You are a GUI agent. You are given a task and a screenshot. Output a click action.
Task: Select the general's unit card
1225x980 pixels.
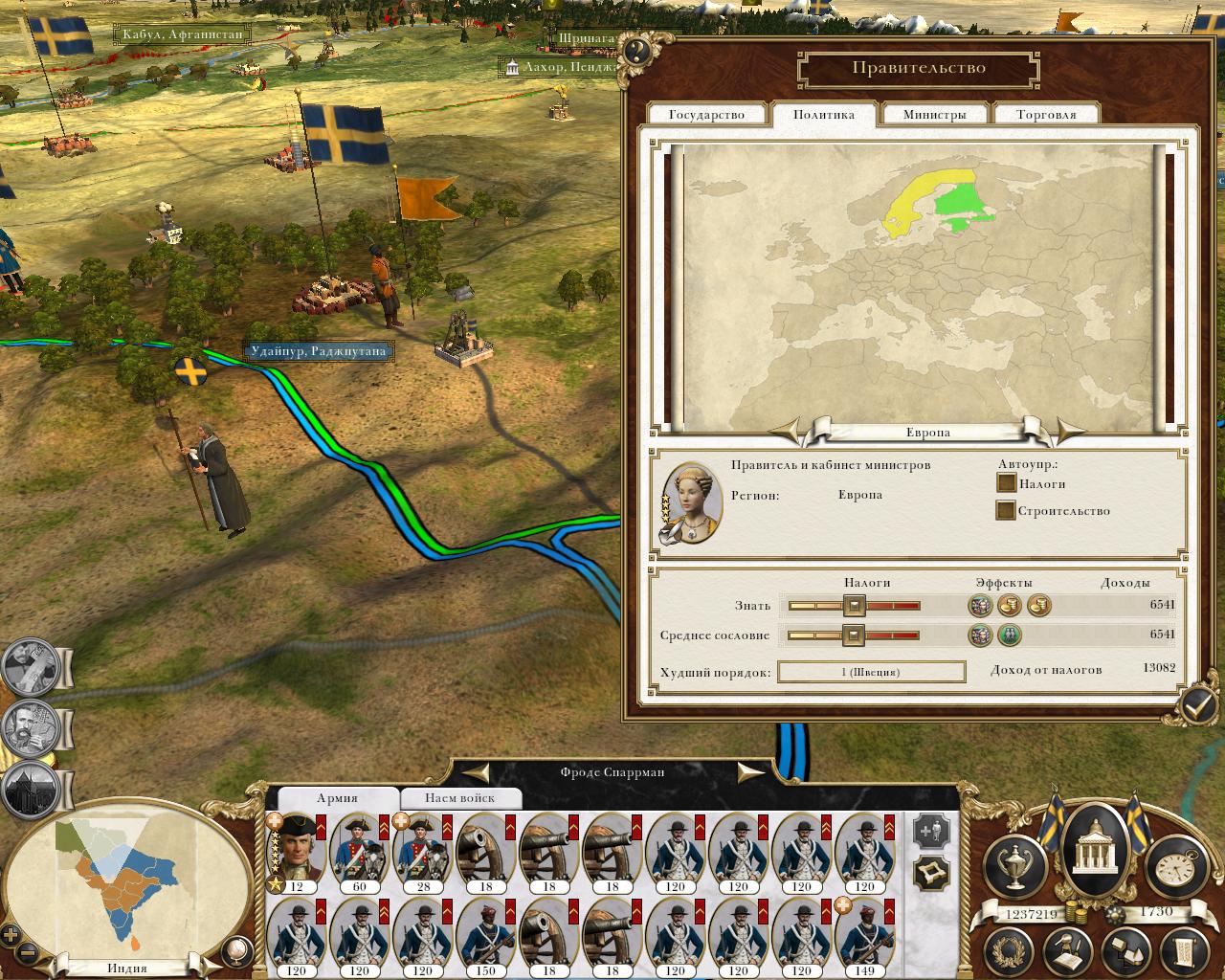[296, 852]
